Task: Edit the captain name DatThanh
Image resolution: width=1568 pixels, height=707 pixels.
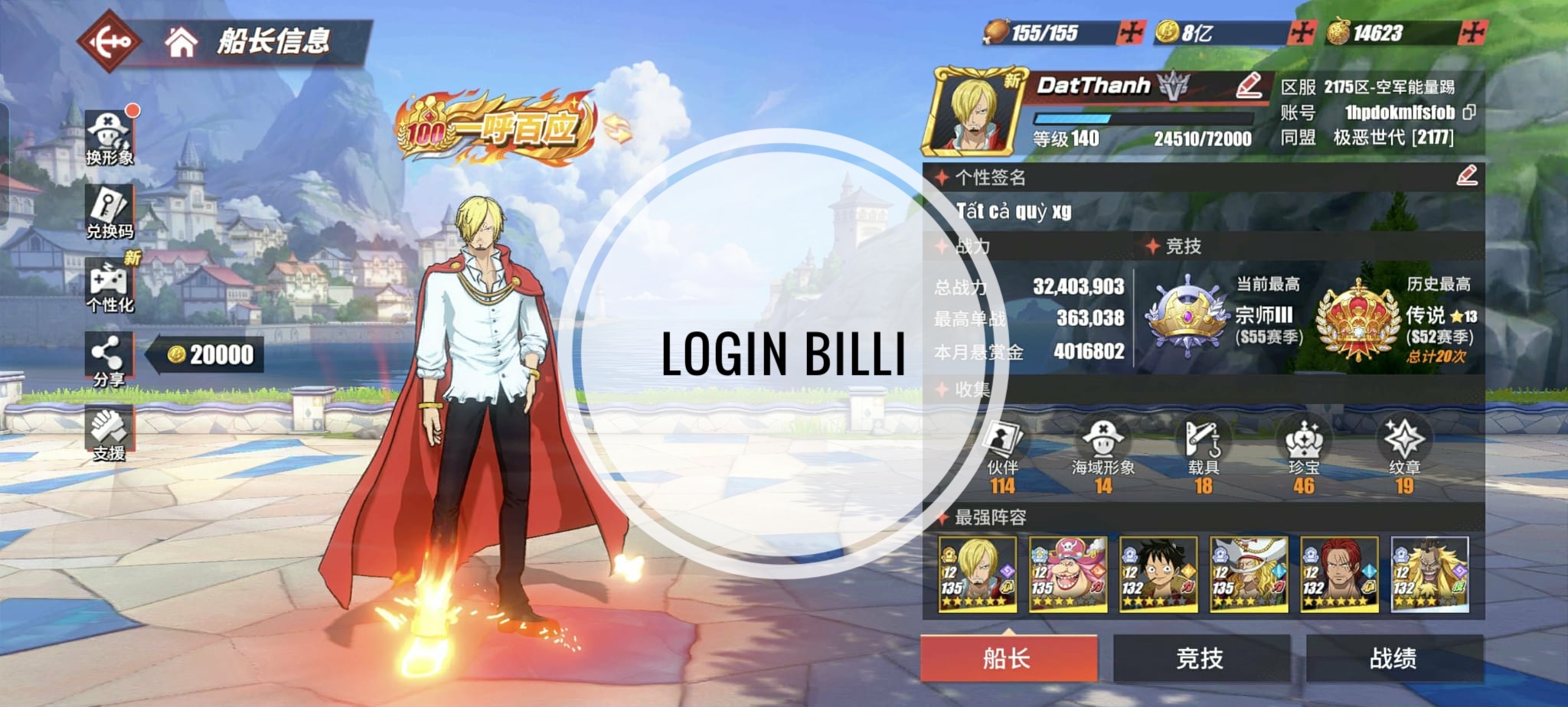Action: 1249,86
